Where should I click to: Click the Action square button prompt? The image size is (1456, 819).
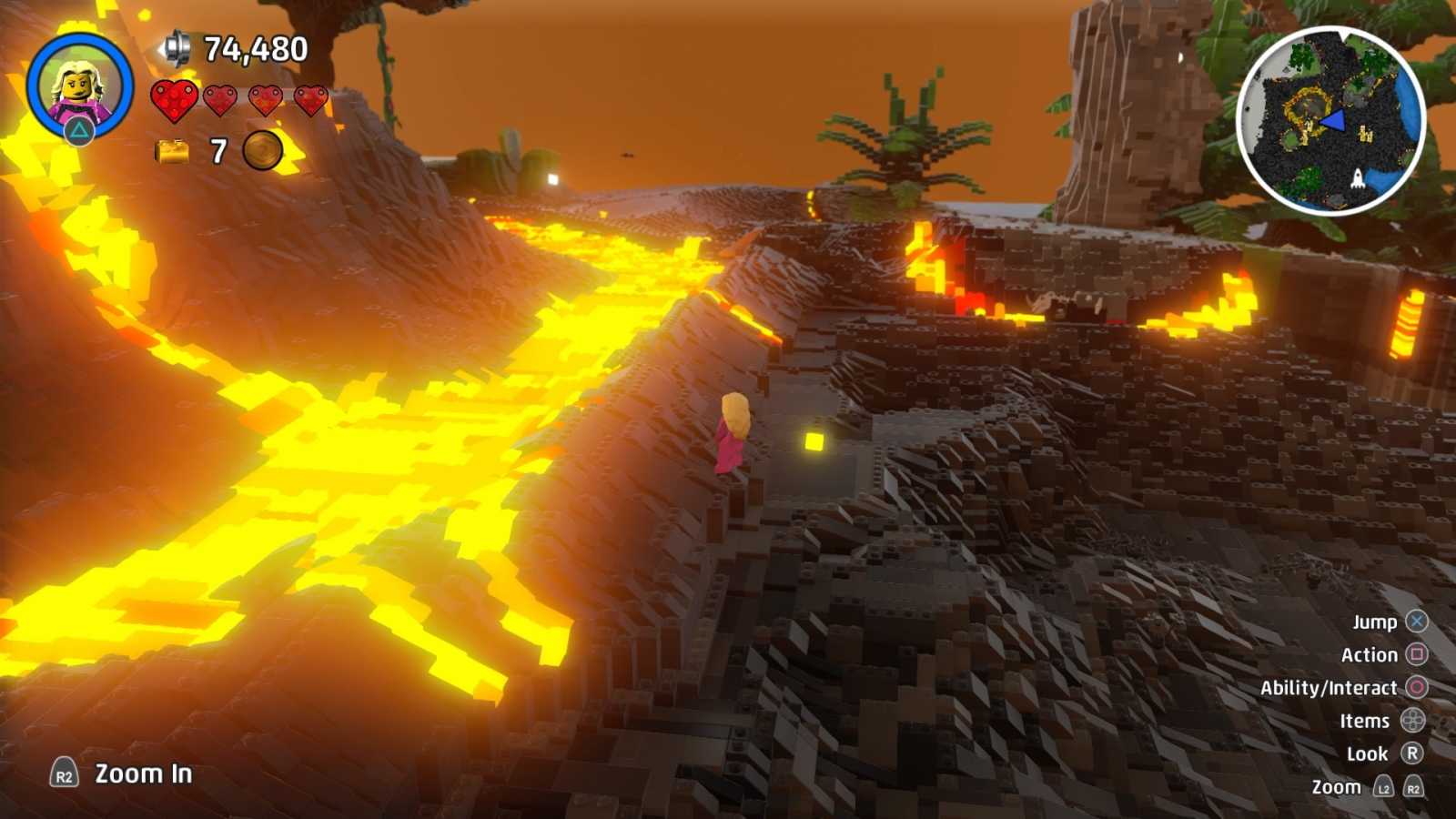(1417, 654)
